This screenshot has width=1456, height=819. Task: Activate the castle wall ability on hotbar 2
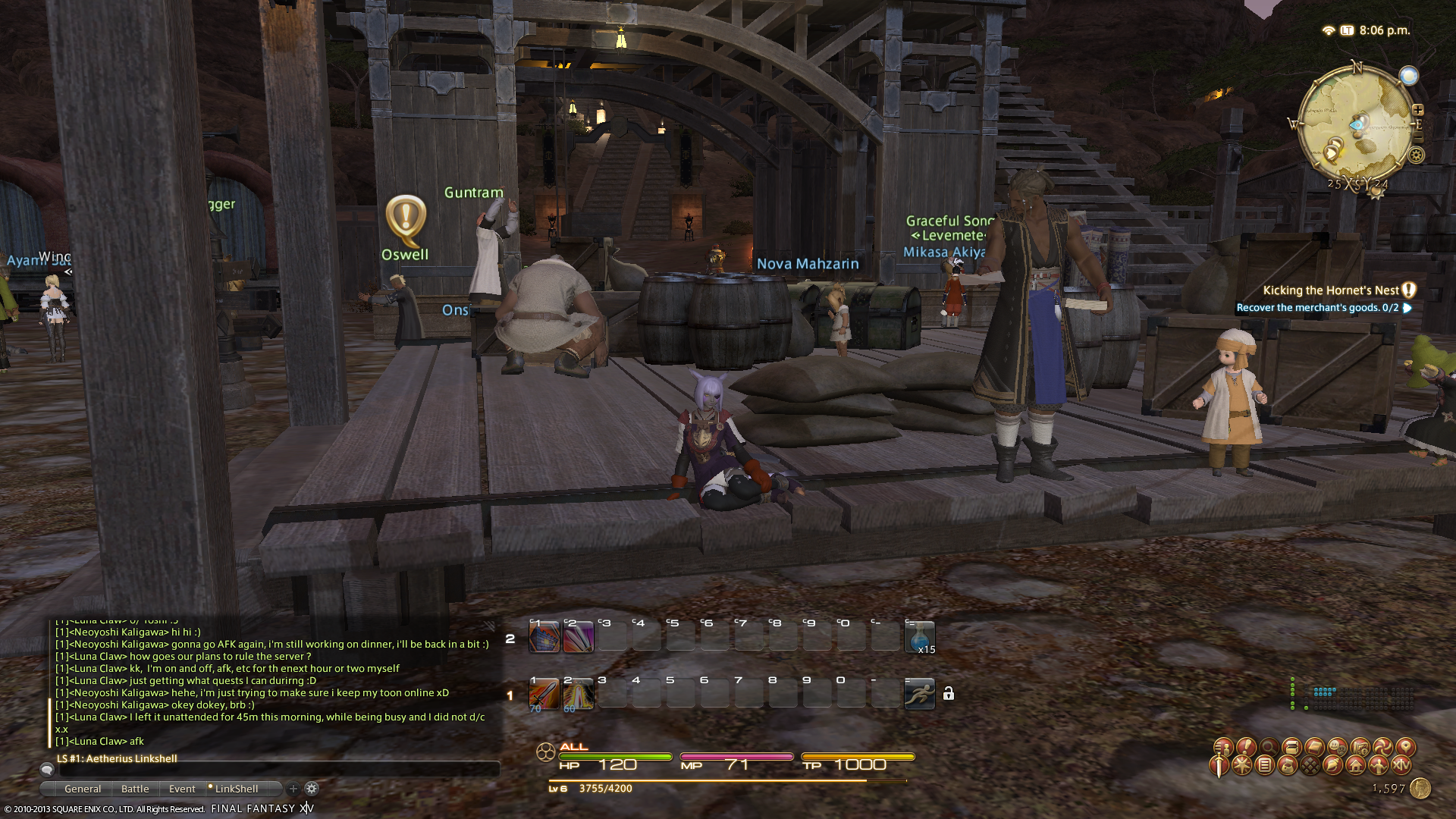(544, 637)
